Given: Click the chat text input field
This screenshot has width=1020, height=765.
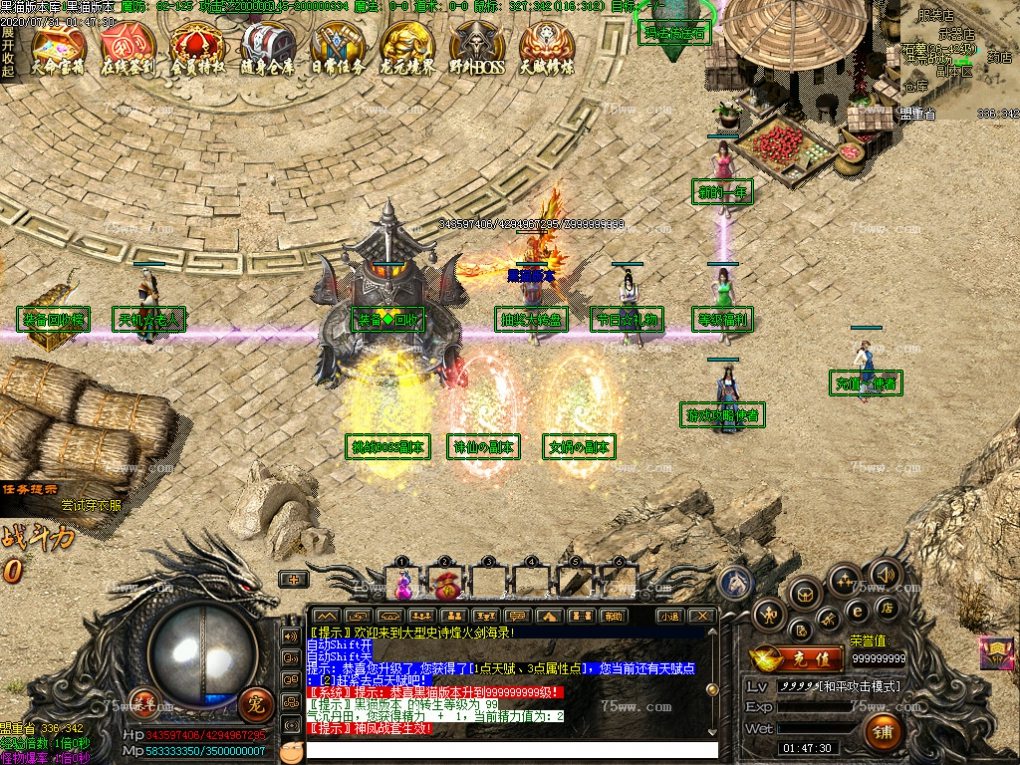Looking at the screenshot, I should tap(512, 749).
